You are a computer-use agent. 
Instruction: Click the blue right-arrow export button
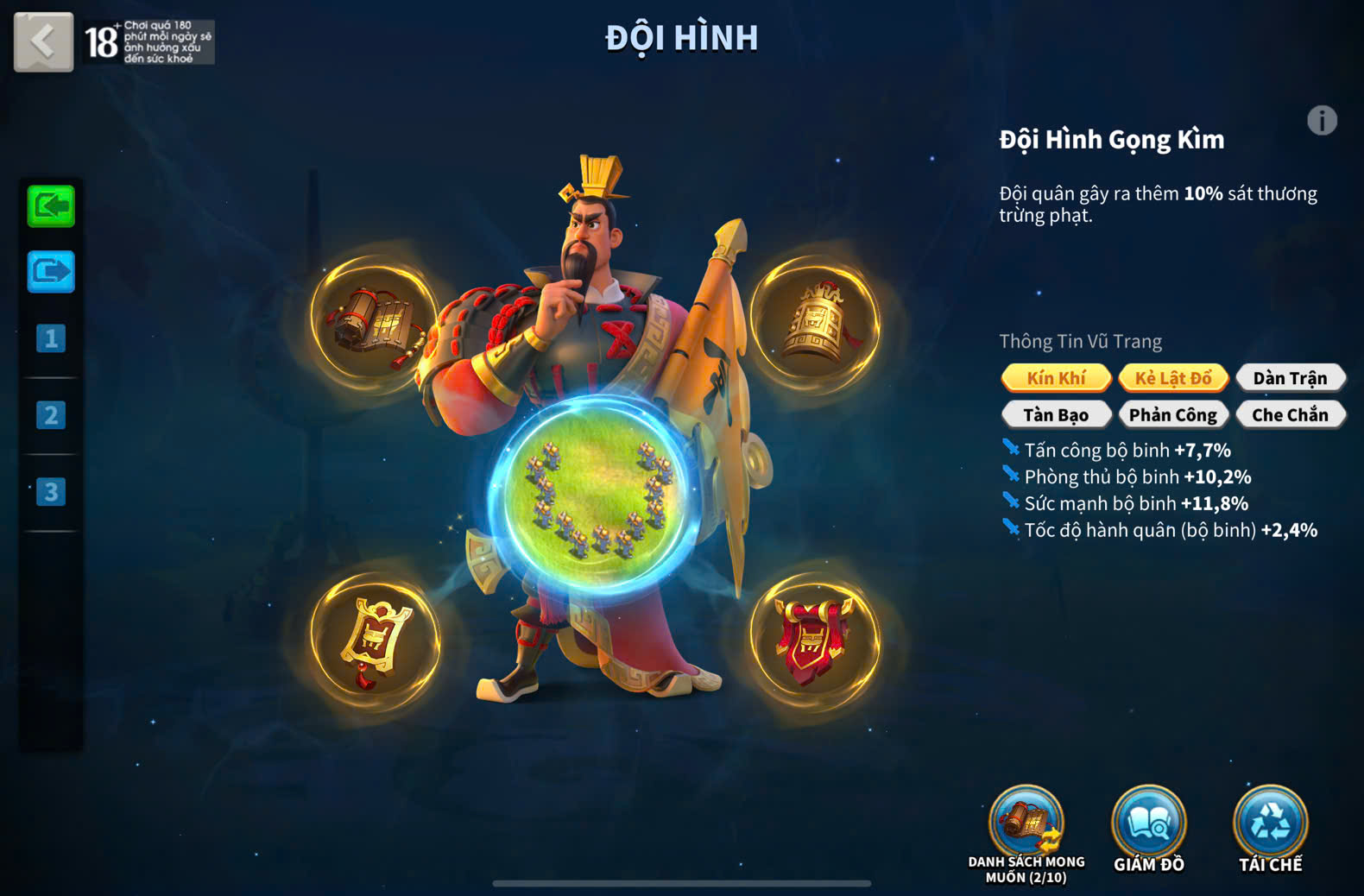point(51,272)
